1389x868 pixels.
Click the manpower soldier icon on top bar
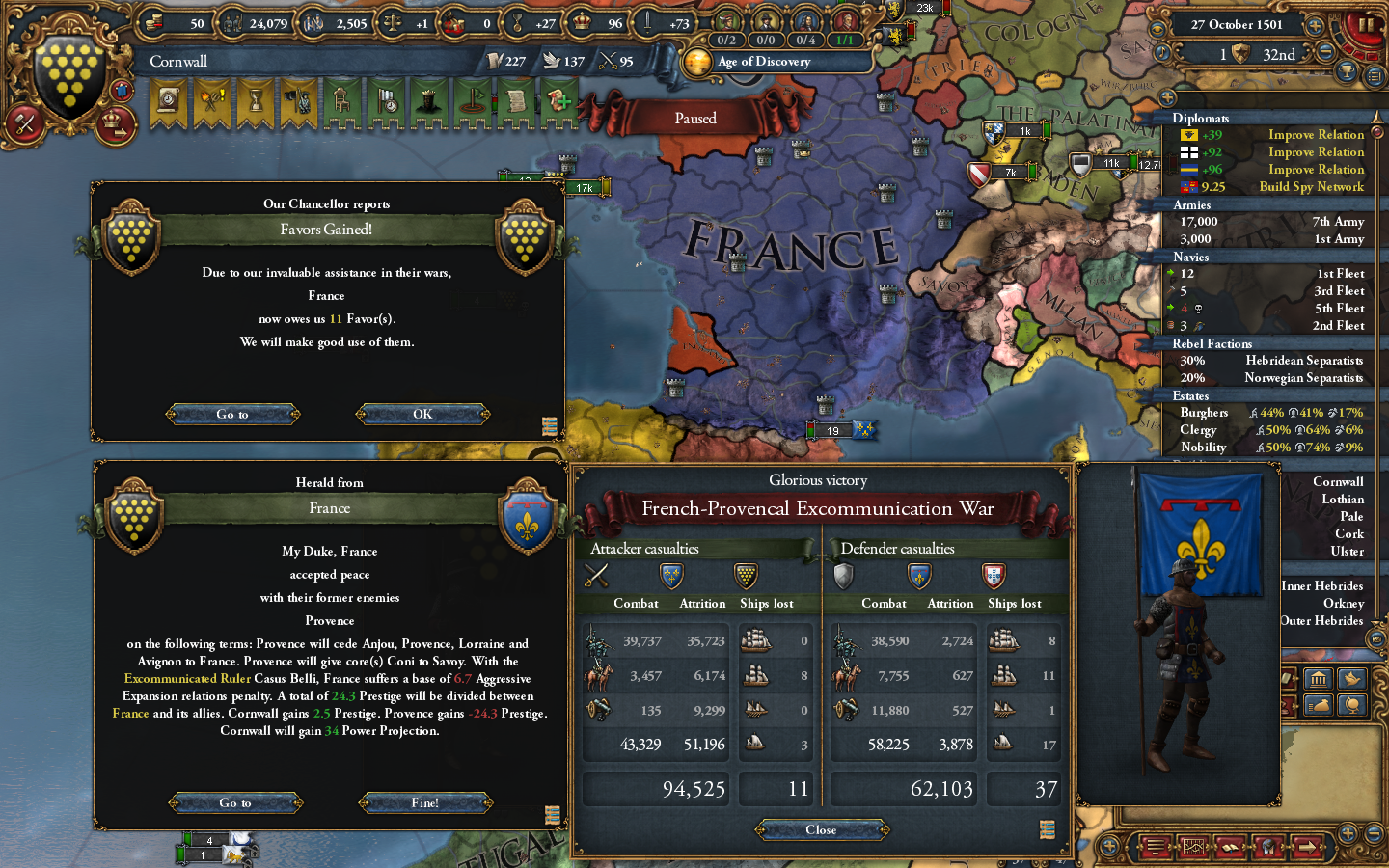pos(232,21)
